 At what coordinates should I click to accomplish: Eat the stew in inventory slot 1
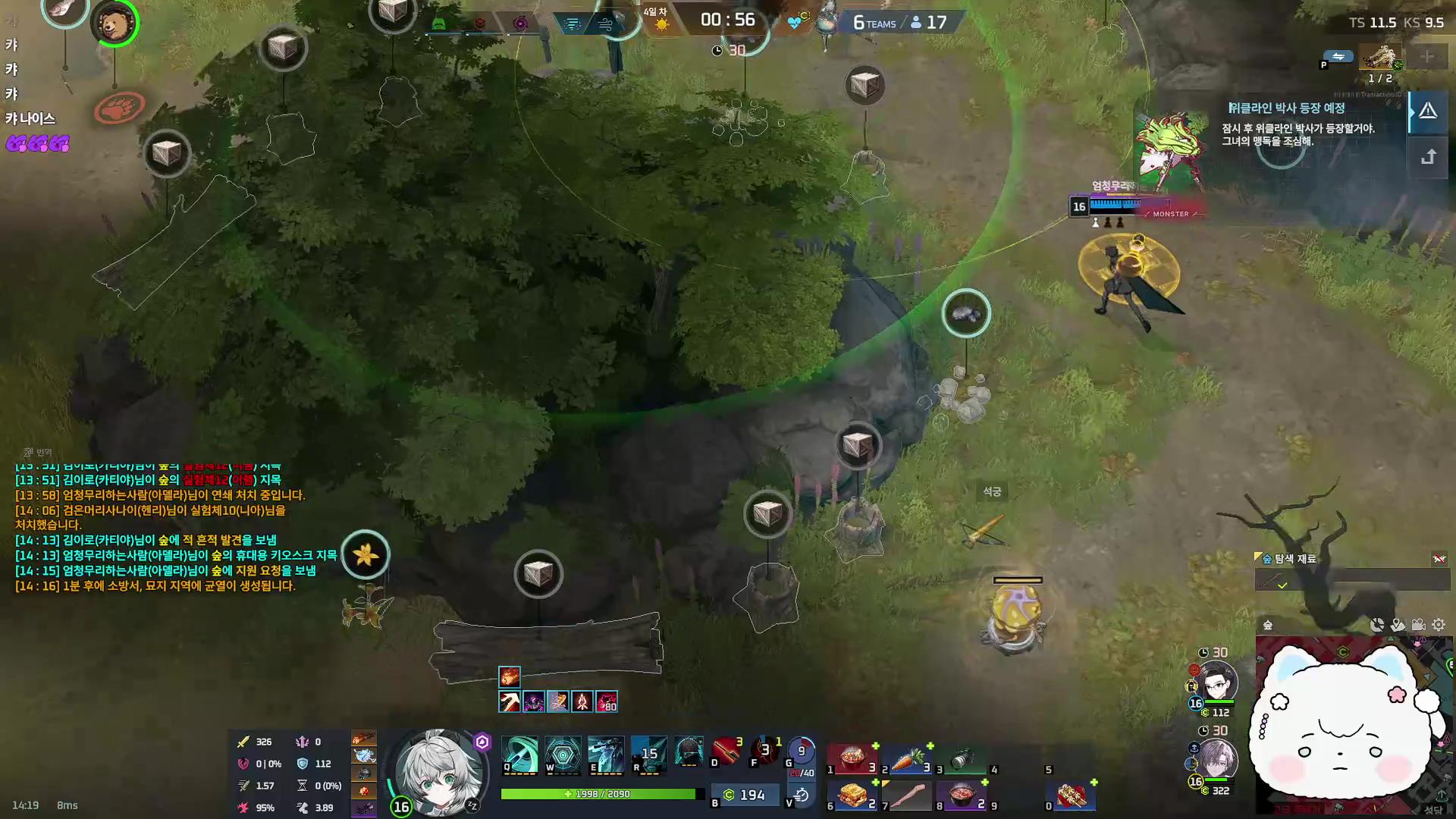(853, 759)
